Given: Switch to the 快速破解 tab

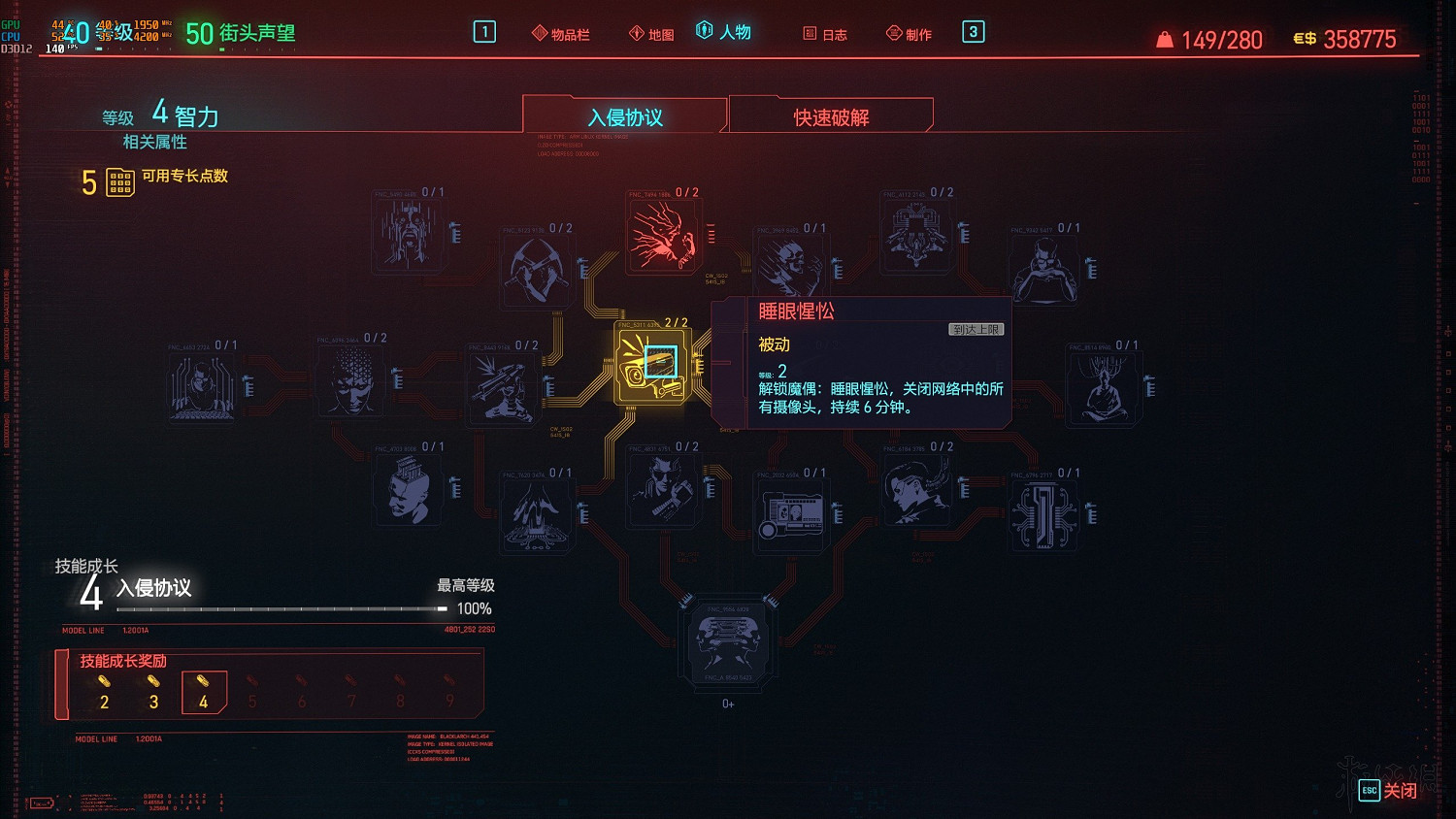Looking at the screenshot, I should tap(831, 115).
